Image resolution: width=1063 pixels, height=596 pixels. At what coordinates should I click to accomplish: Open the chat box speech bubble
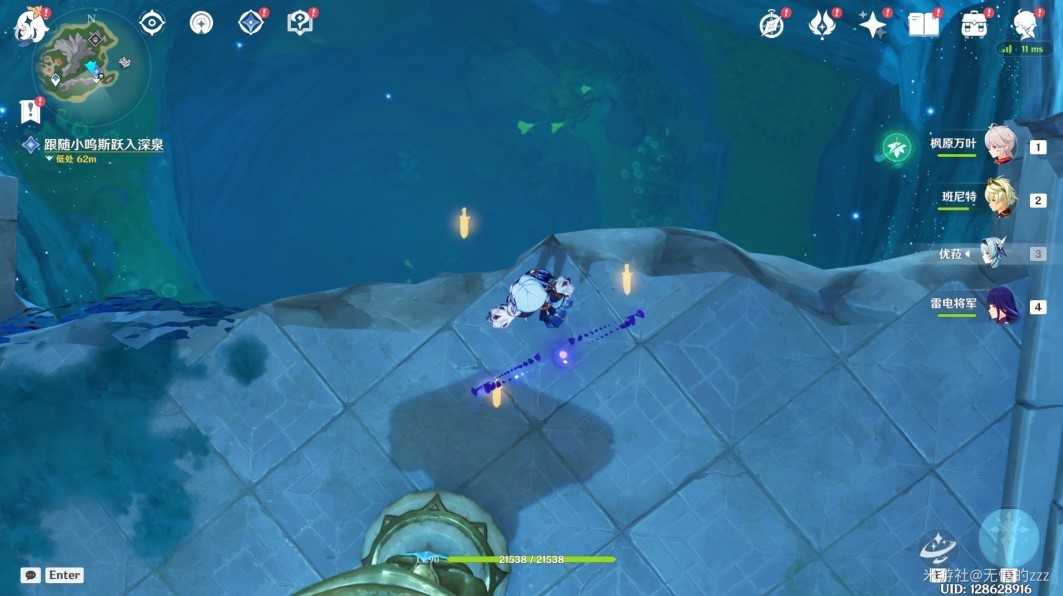tap(31, 575)
